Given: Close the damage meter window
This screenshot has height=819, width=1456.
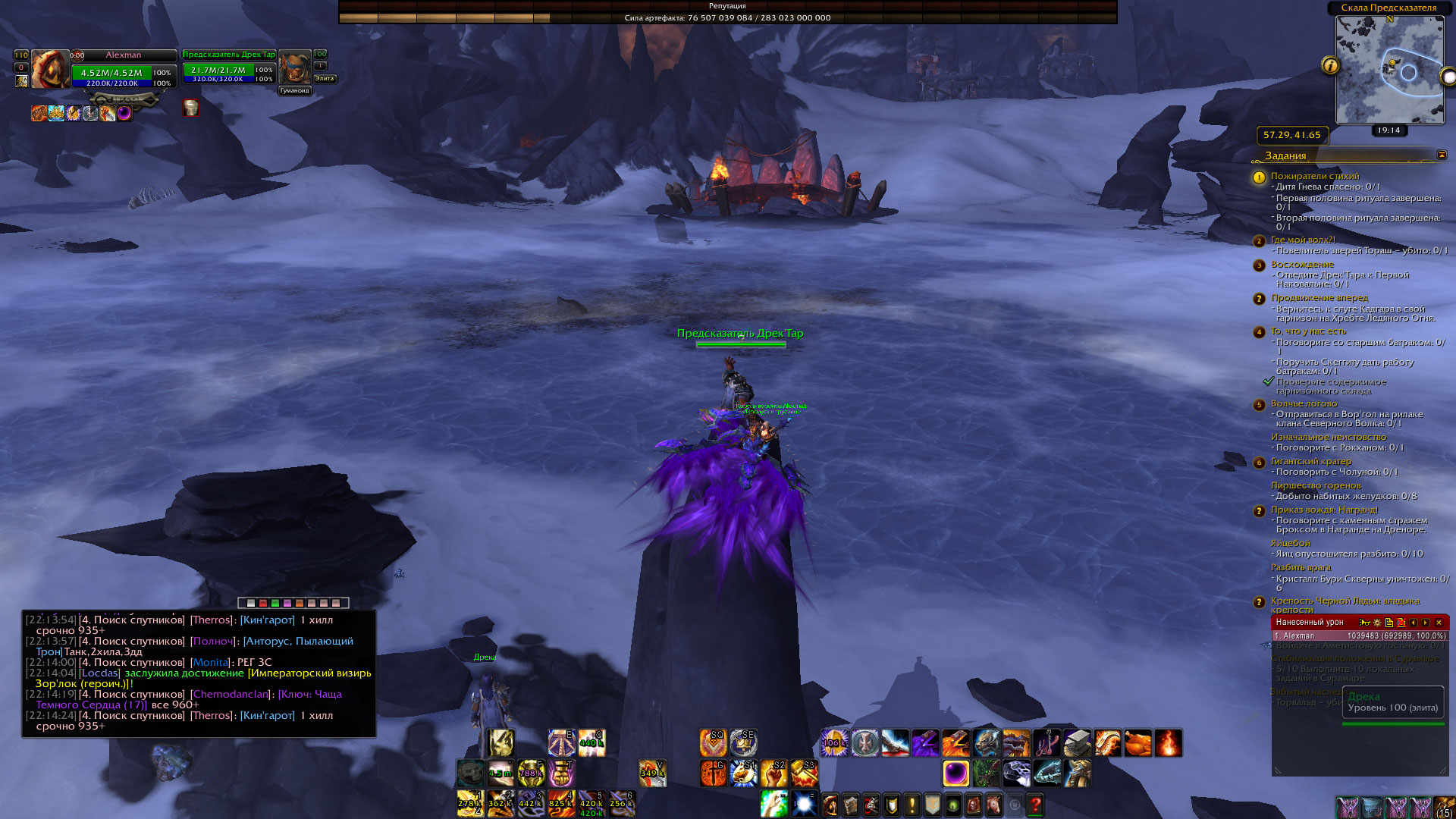Looking at the screenshot, I should pyautogui.click(x=1439, y=623).
